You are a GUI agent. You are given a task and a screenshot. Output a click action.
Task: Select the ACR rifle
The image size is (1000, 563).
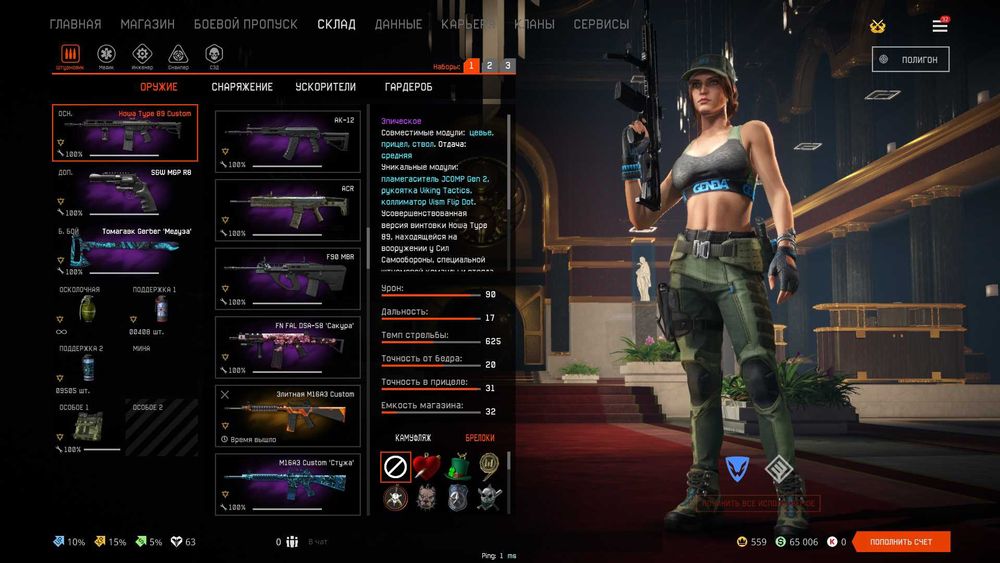pos(288,208)
